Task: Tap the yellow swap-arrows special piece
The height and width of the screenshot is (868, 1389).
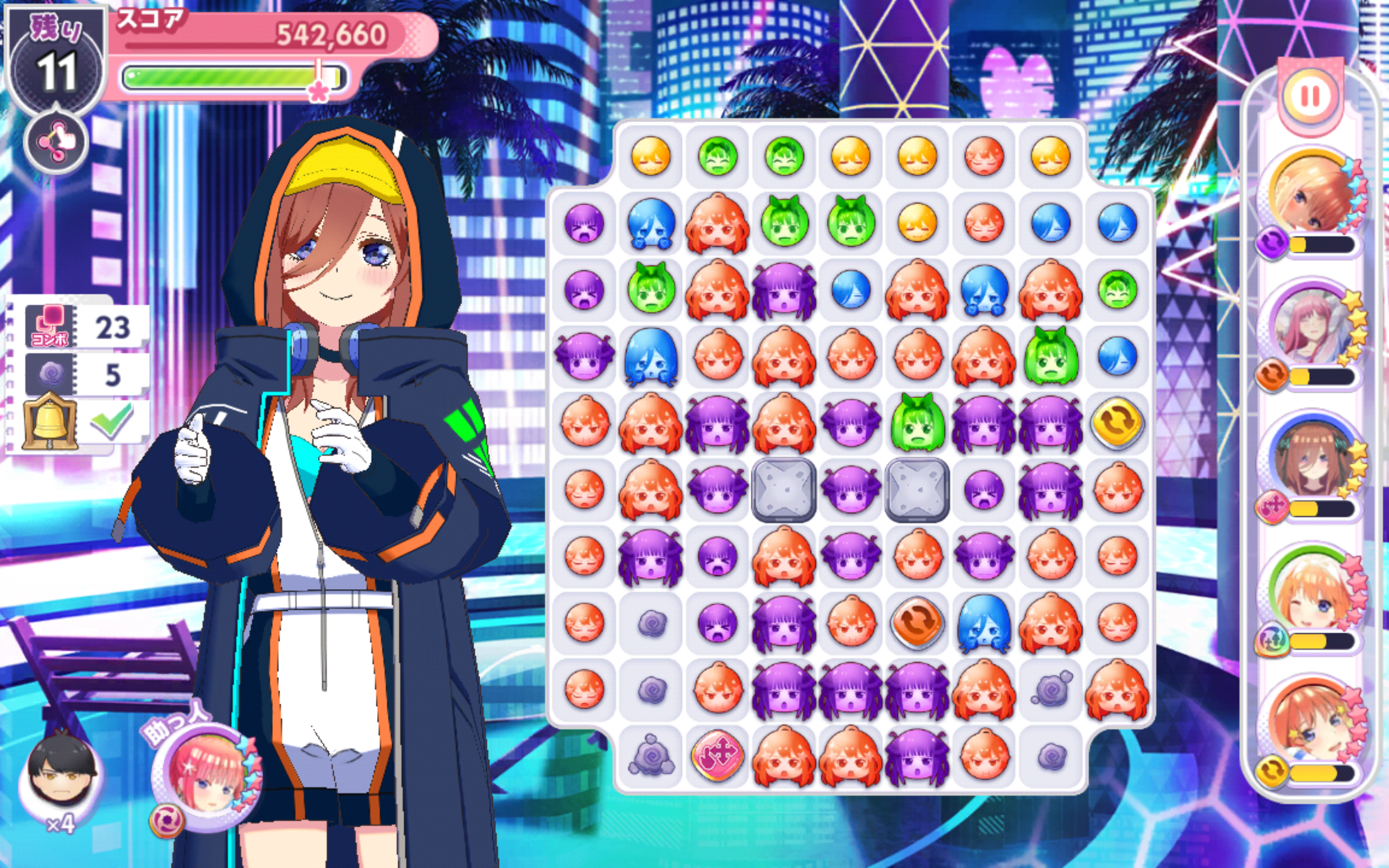Action: coord(1117,423)
